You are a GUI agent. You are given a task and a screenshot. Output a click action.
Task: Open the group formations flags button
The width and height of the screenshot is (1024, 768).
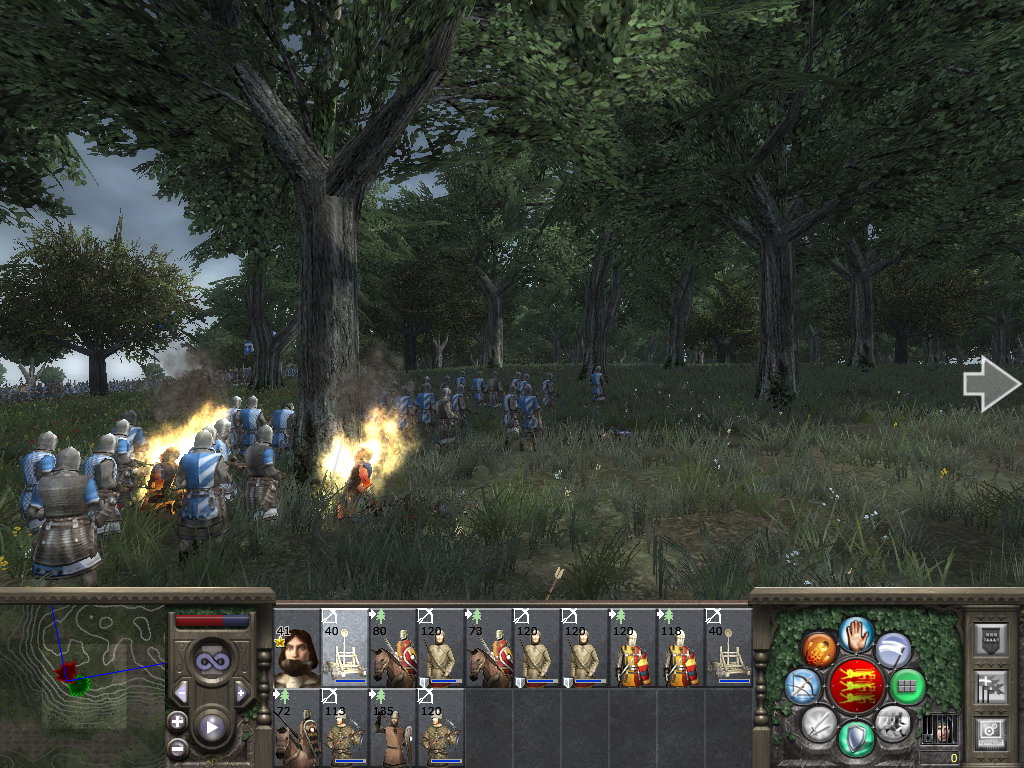[x=991, y=686]
